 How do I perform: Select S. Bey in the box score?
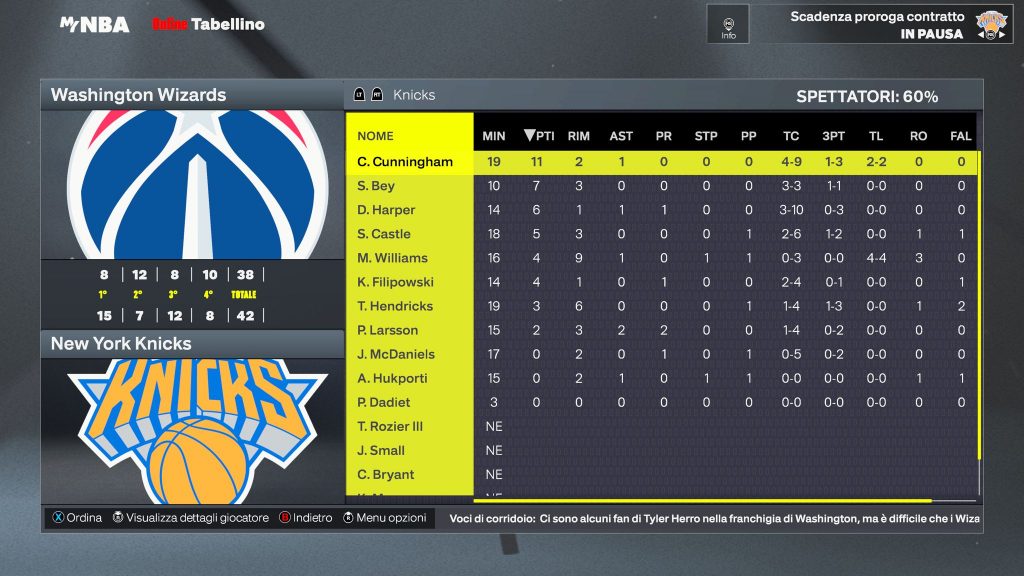(x=376, y=186)
